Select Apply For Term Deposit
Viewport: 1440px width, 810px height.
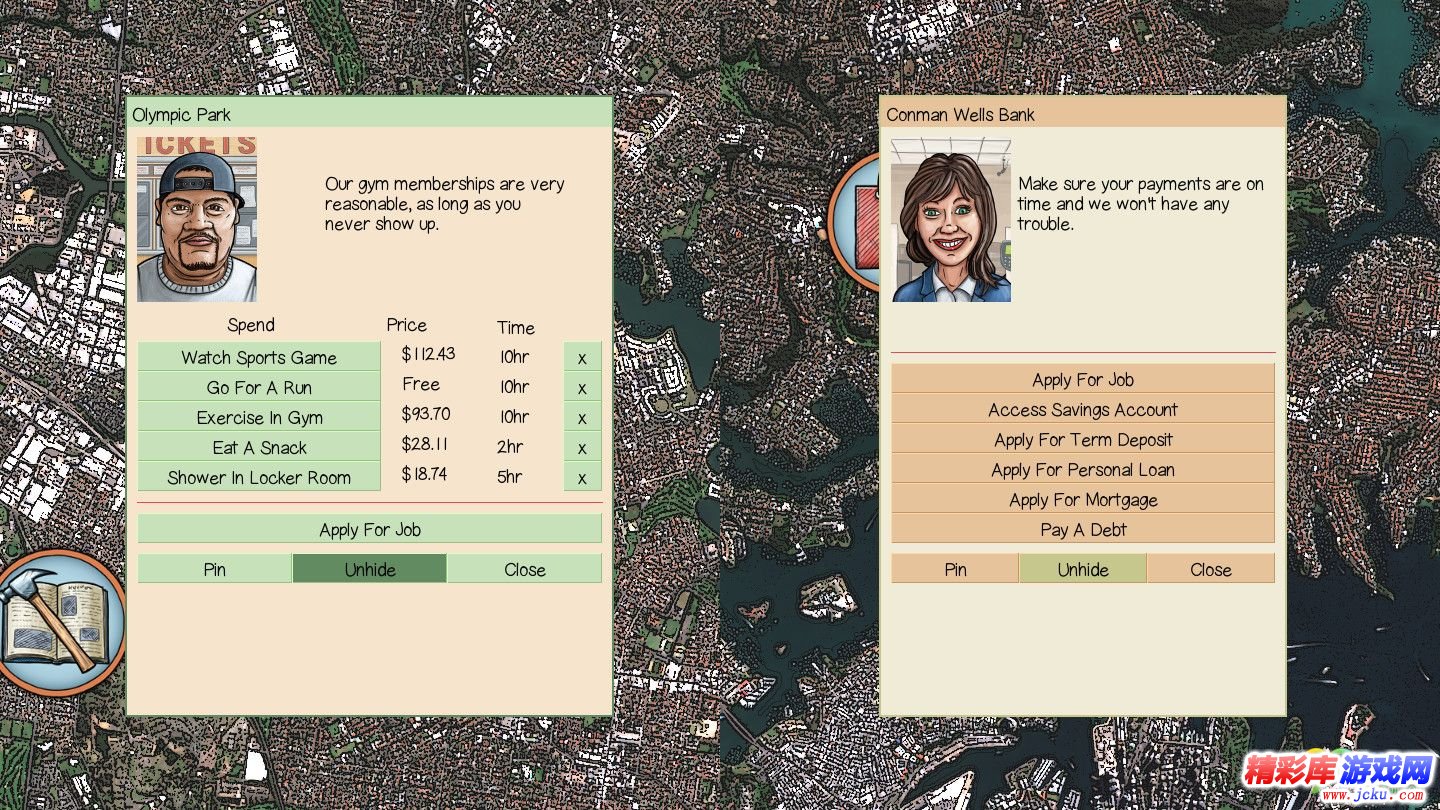(x=1083, y=439)
